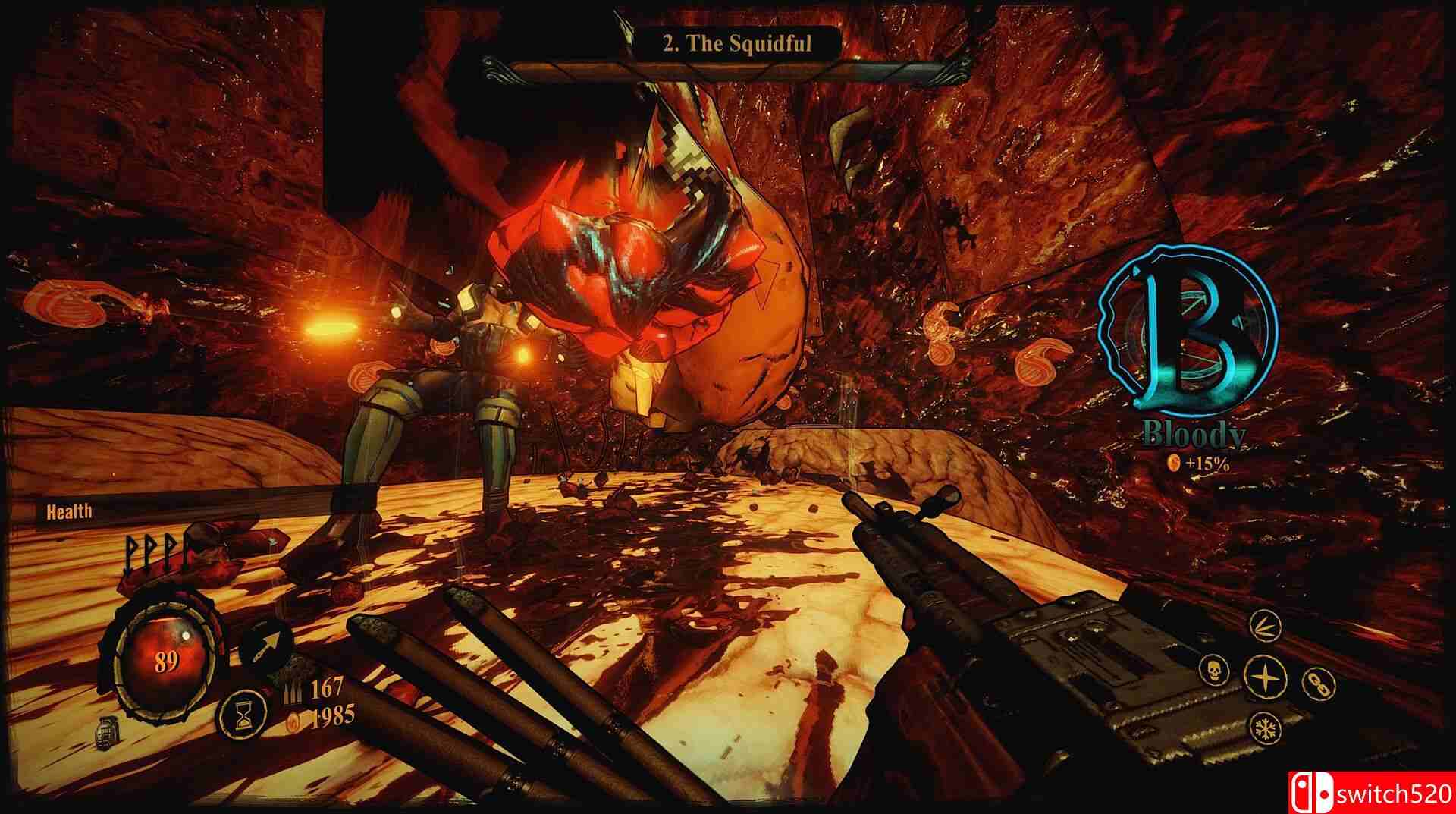The image size is (1456, 814).
Task: Select the triple-bullet spread ability icon
Action: click(1266, 625)
